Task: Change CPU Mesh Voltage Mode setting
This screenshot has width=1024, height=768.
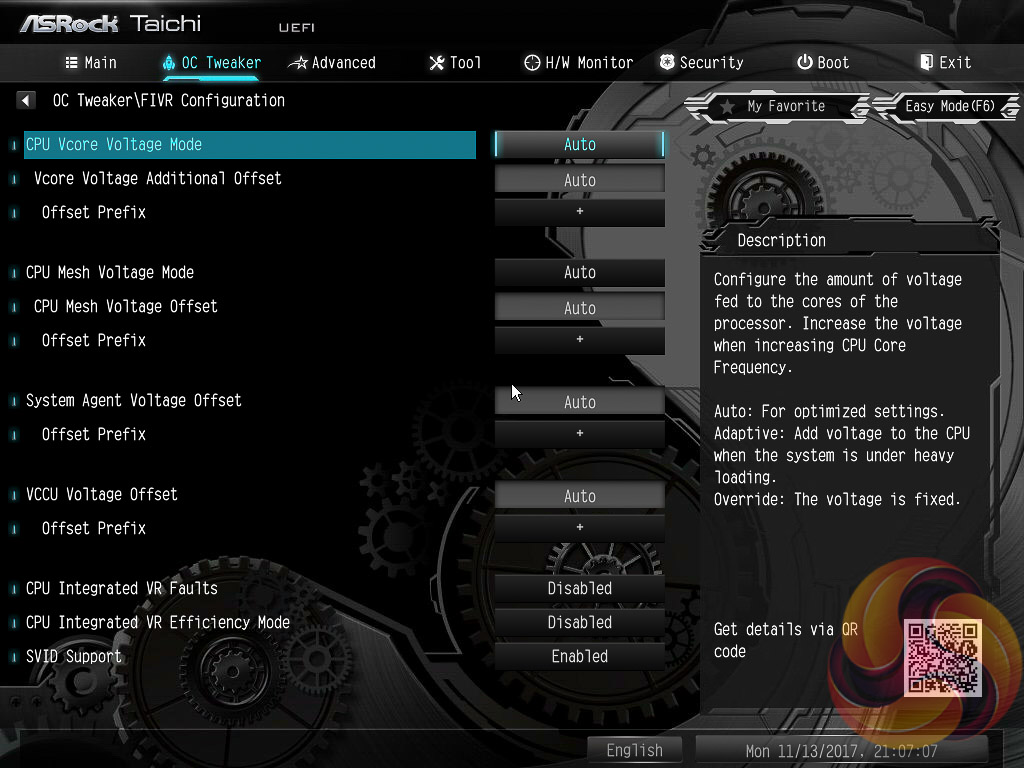Action: (x=579, y=272)
